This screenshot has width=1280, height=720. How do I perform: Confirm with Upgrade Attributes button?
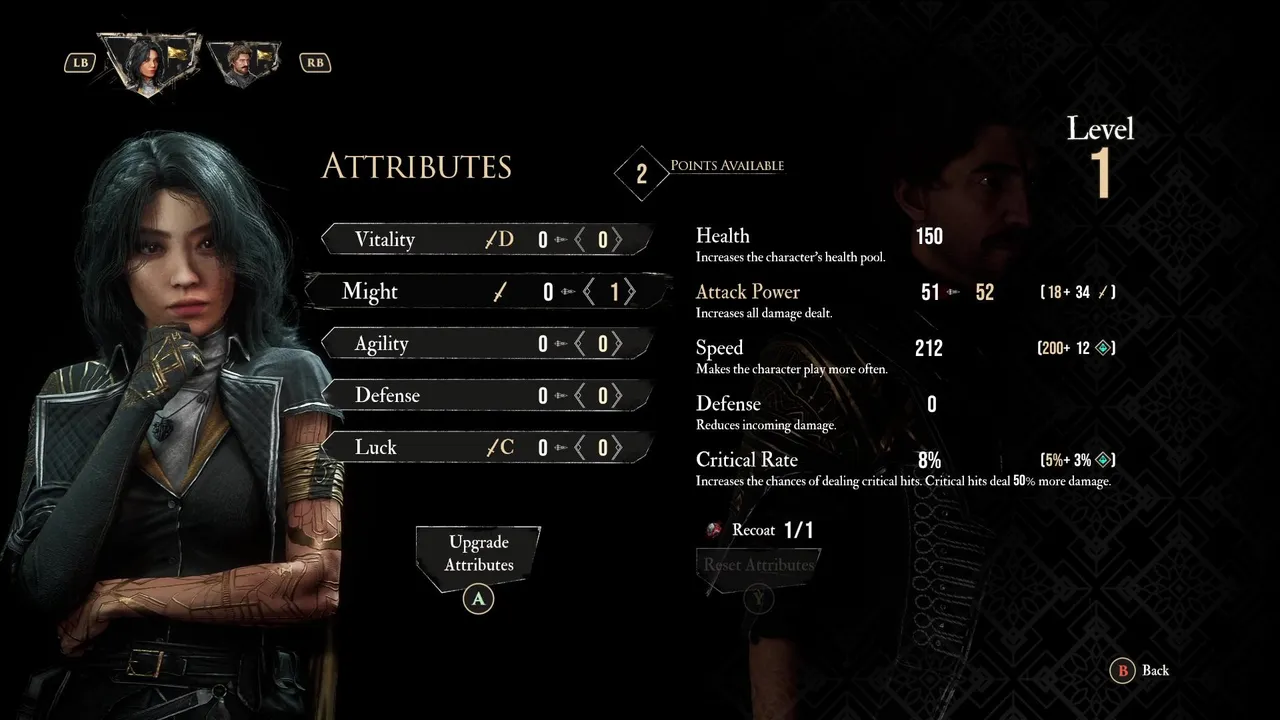(x=479, y=554)
